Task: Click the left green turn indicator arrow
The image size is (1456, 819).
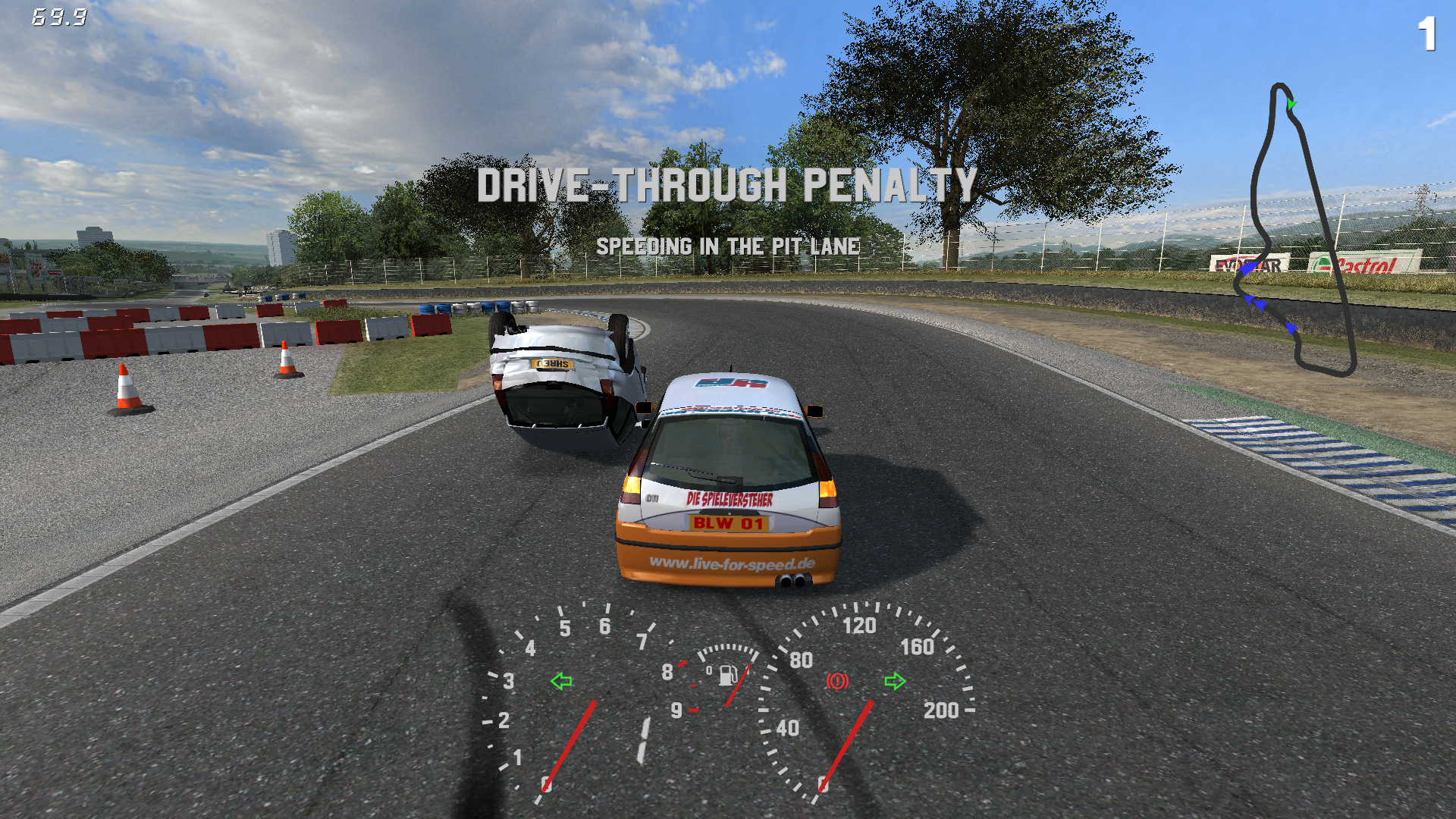Action: point(561,681)
